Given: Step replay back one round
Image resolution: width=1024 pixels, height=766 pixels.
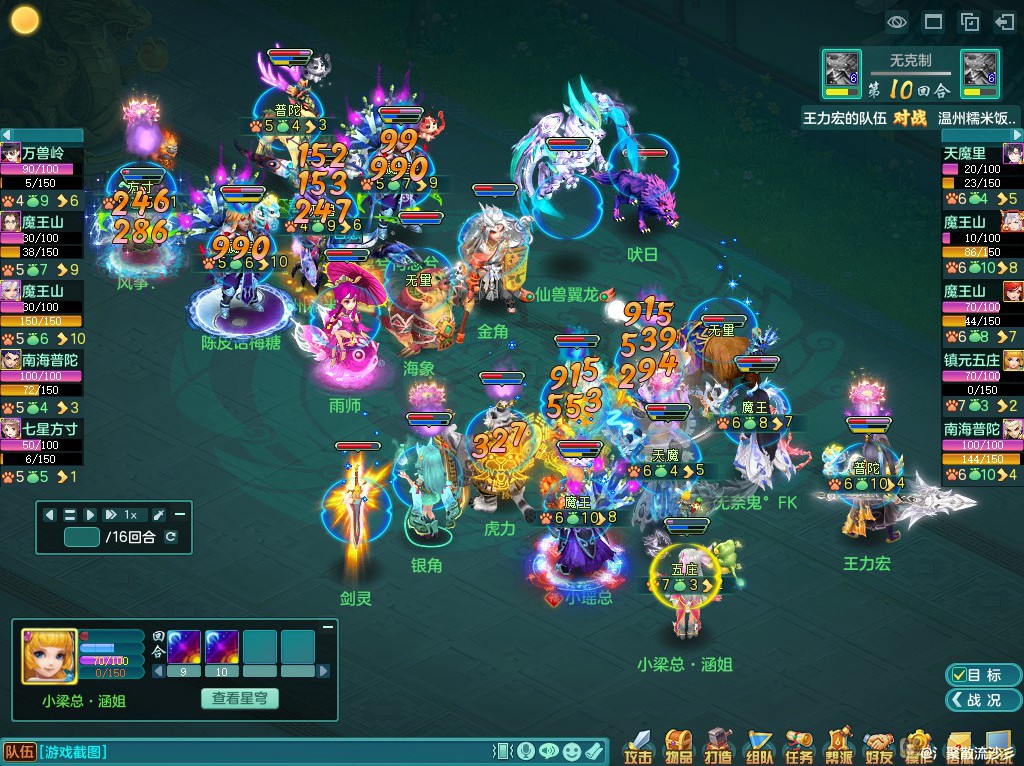Looking at the screenshot, I should pos(49,514).
